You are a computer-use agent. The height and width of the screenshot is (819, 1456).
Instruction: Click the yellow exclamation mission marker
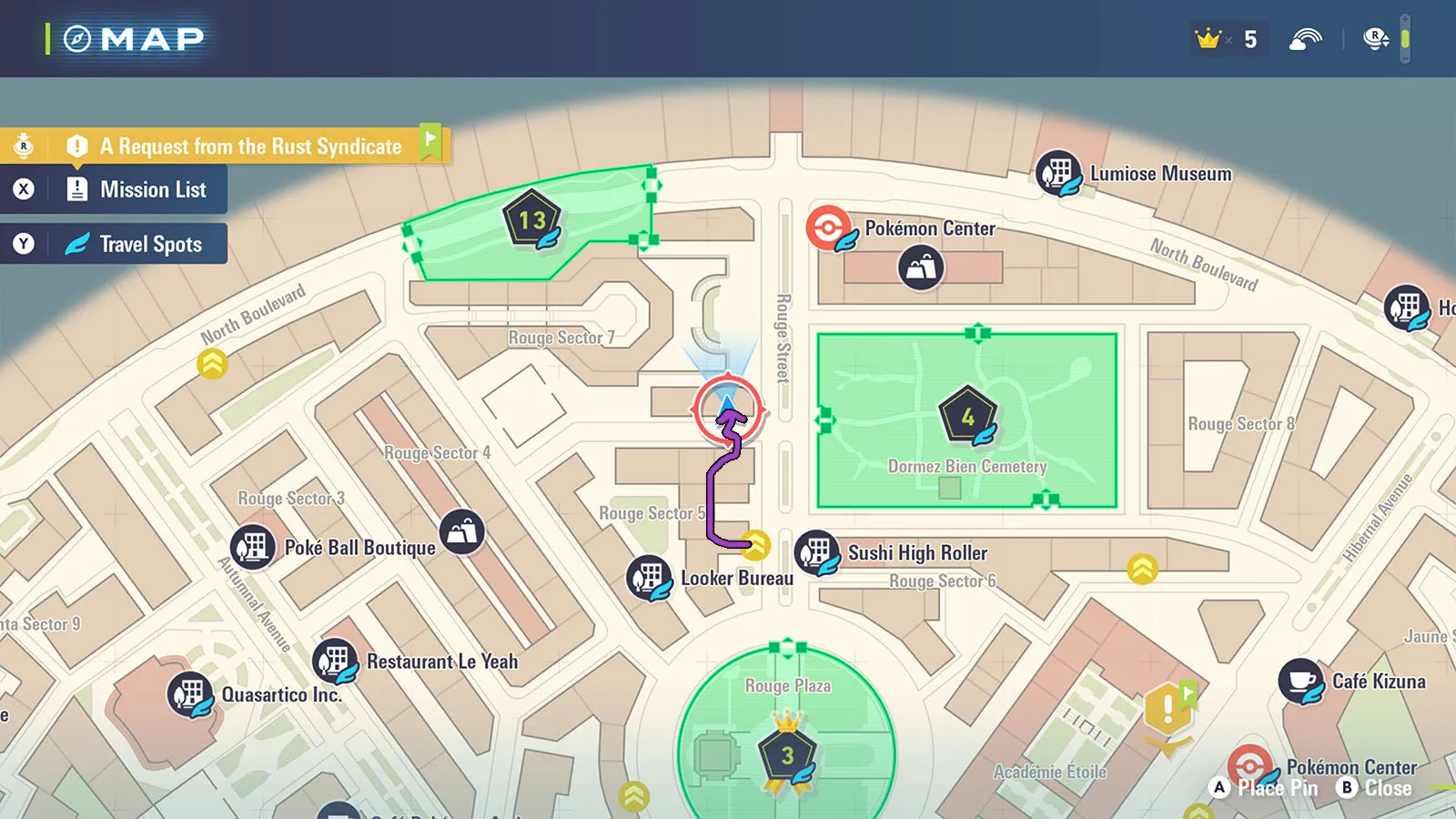pyautogui.click(x=1168, y=709)
